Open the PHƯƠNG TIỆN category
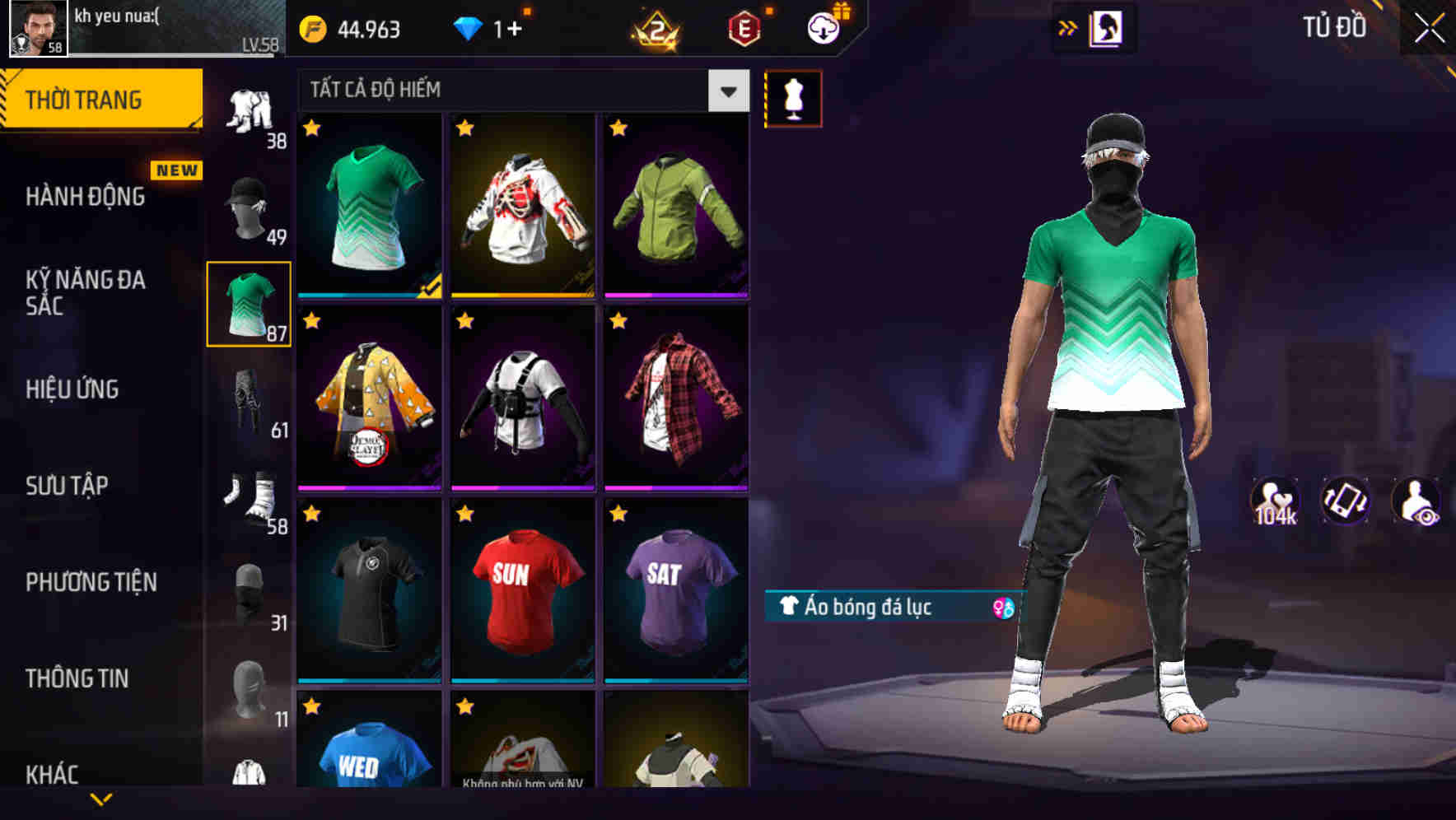Image resolution: width=1456 pixels, height=820 pixels. click(91, 581)
